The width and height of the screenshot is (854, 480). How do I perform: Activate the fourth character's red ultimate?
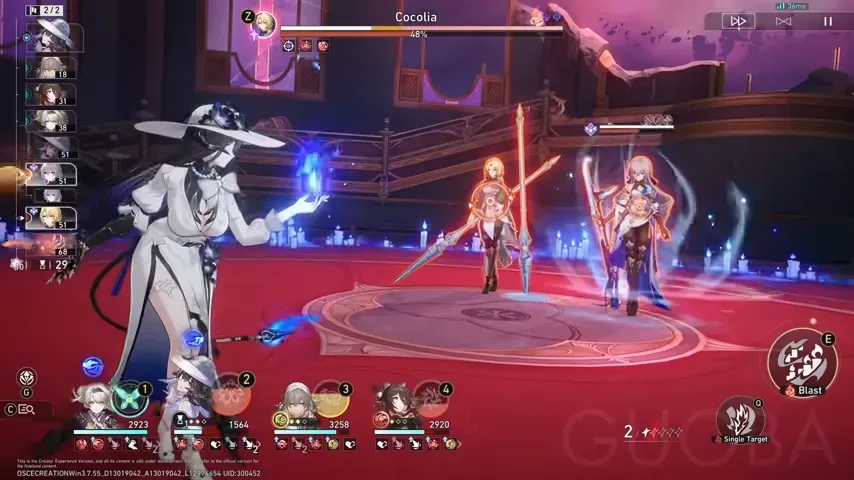tap(432, 400)
